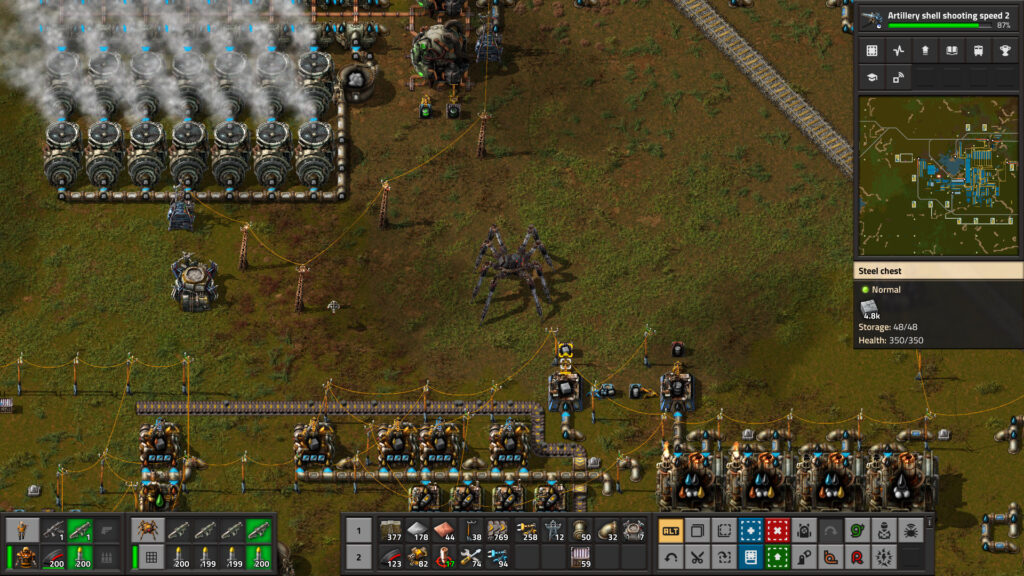
Task: Open the production statistics graph button
Action: coord(898,51)
